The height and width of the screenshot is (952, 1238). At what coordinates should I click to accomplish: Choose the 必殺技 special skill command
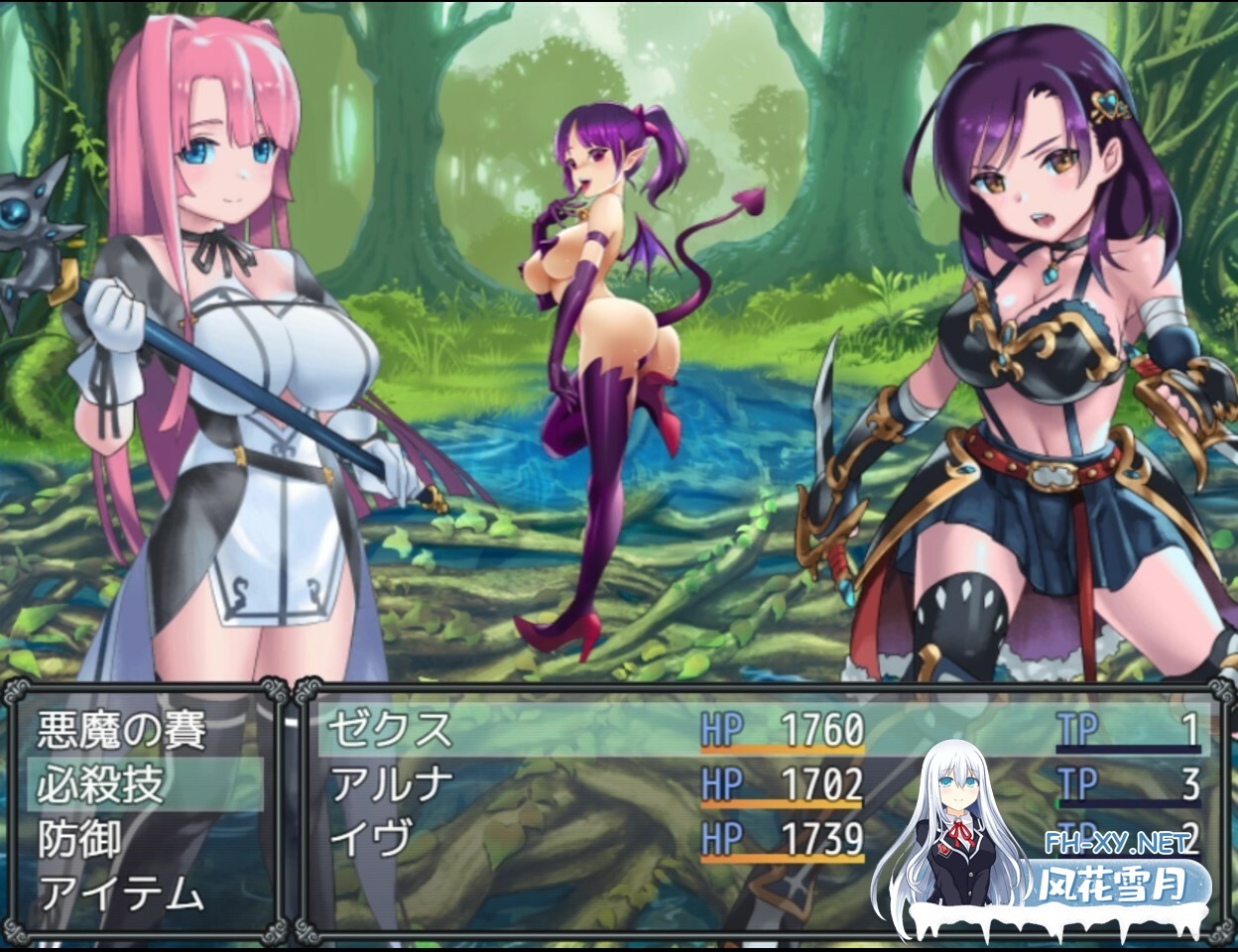(100, 785)
